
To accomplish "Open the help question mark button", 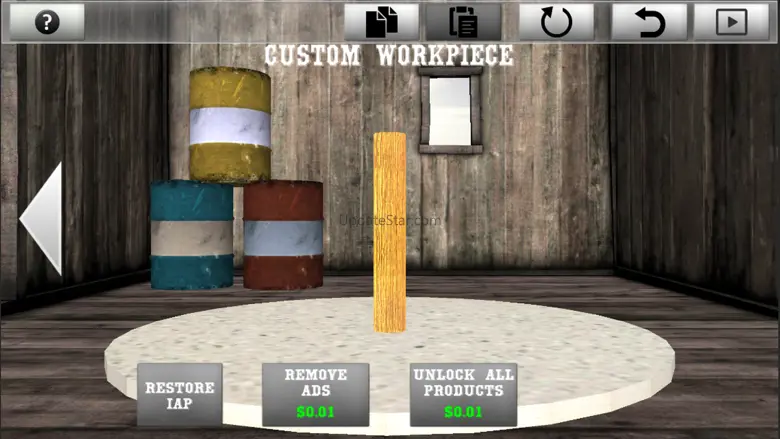I will click(46, 22).
